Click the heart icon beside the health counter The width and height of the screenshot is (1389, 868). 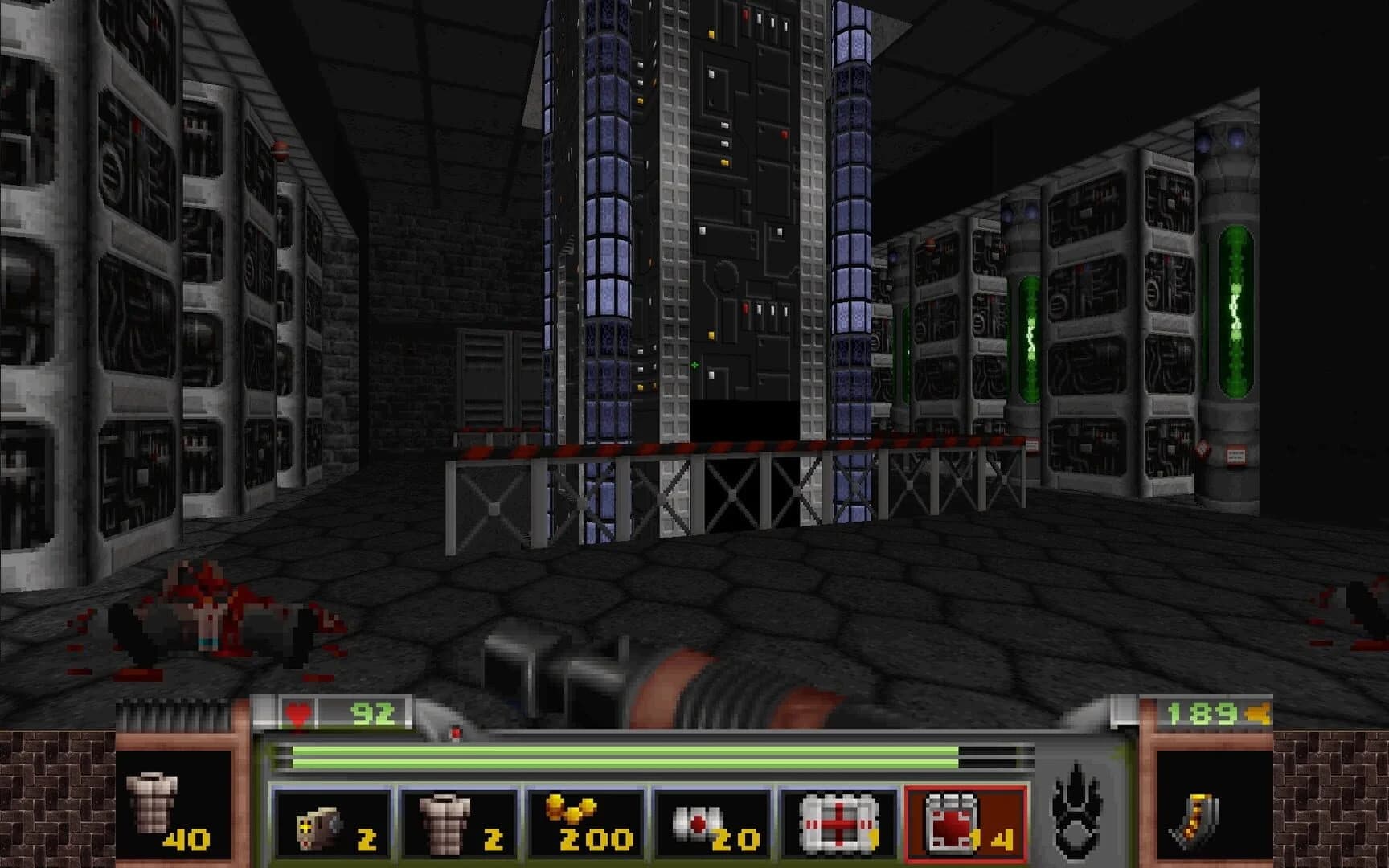(297, 713)
